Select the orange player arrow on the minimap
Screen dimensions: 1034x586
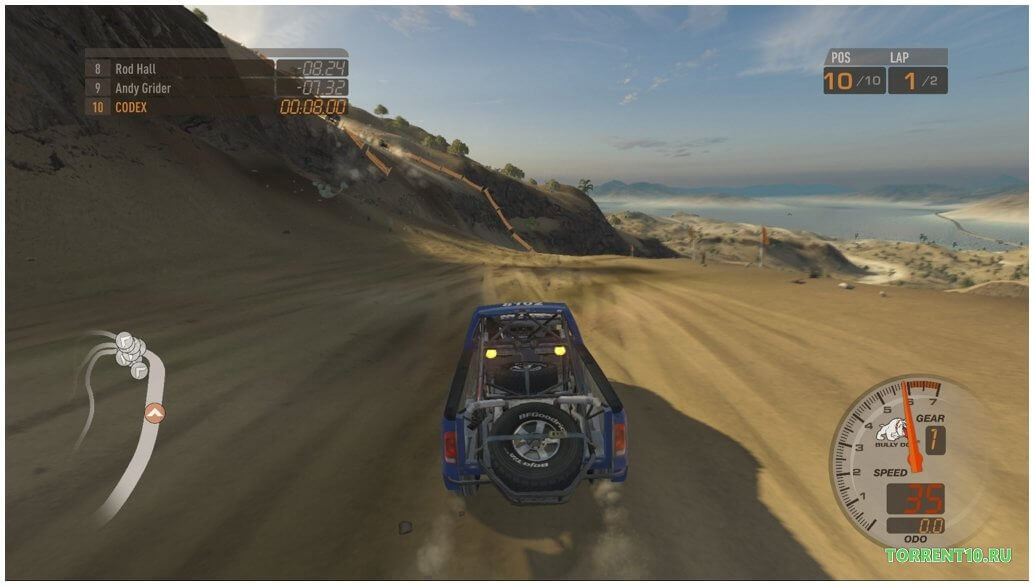coord(154,411)
